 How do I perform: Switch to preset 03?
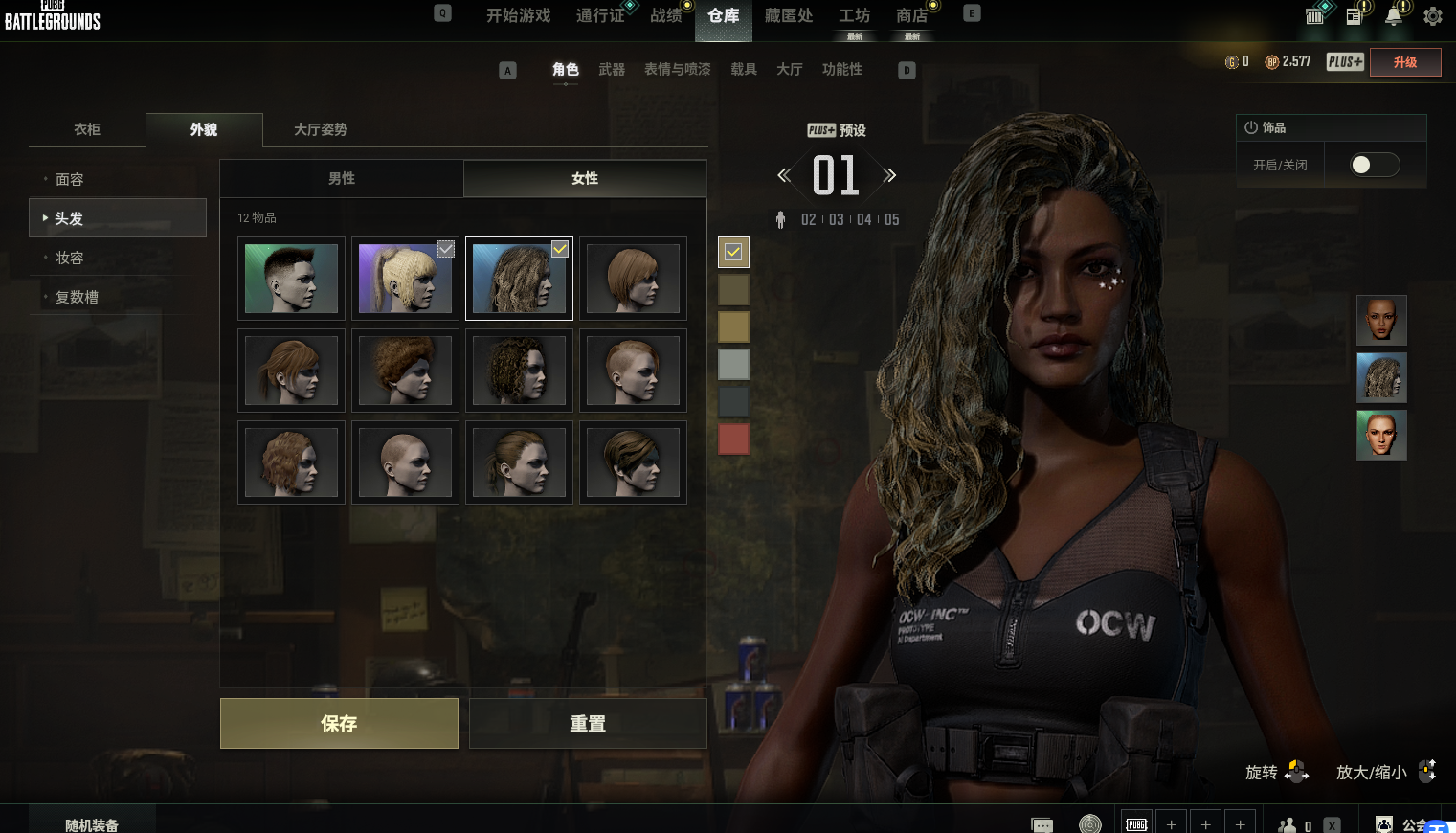click(x=837, y=219)
